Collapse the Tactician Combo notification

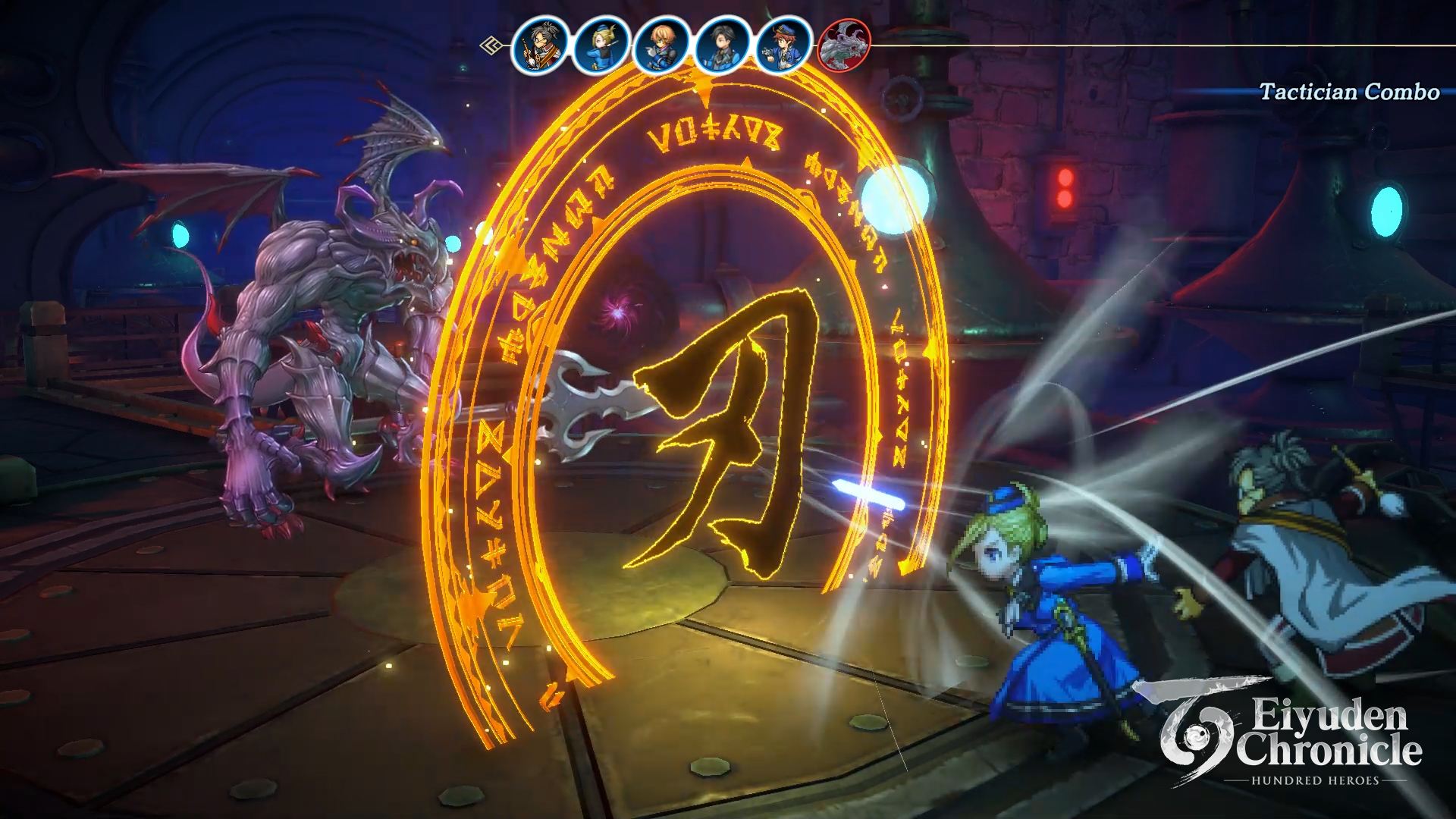(1347, 93)
